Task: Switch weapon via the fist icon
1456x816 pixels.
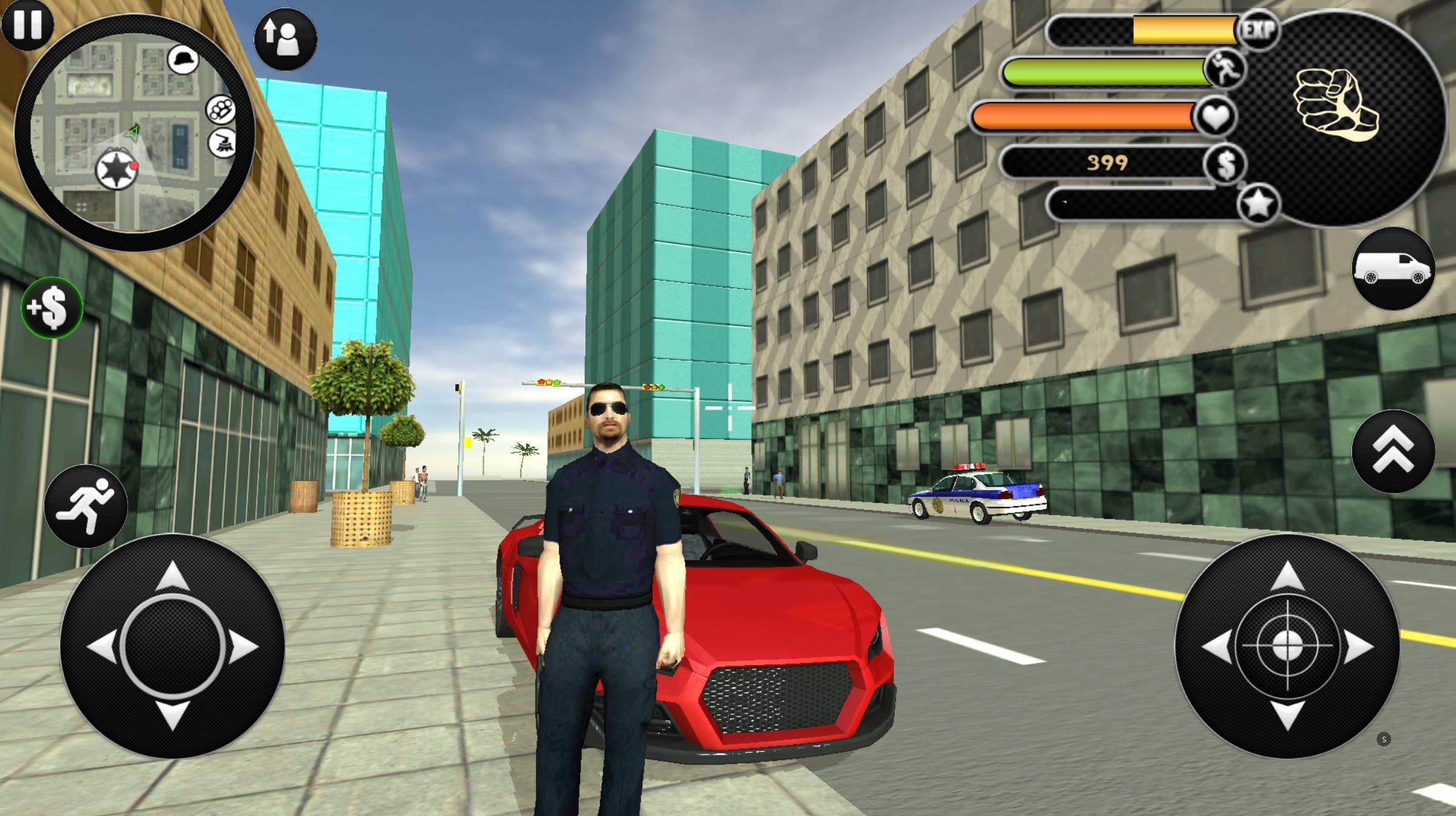Action: (1336, 107)
